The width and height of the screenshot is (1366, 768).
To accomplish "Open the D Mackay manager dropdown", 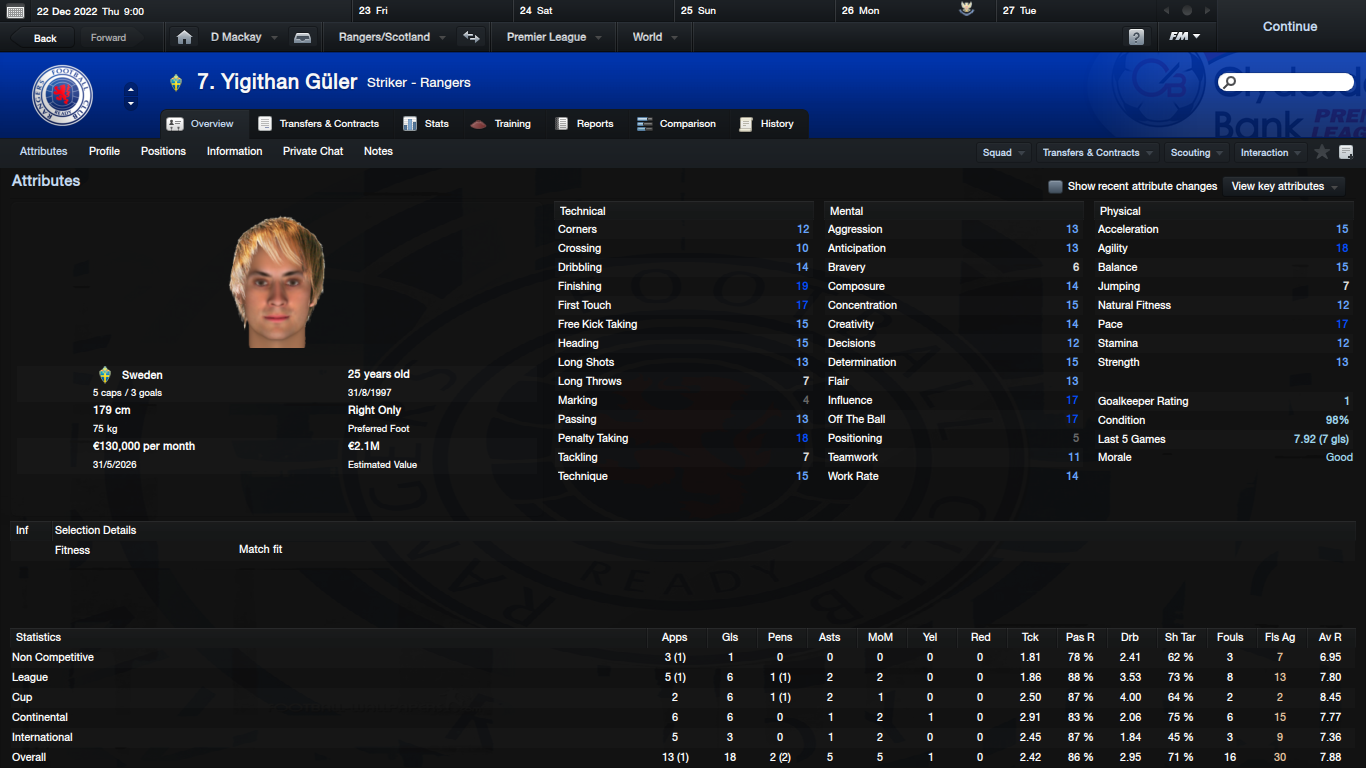I will (x=243, y=37).
